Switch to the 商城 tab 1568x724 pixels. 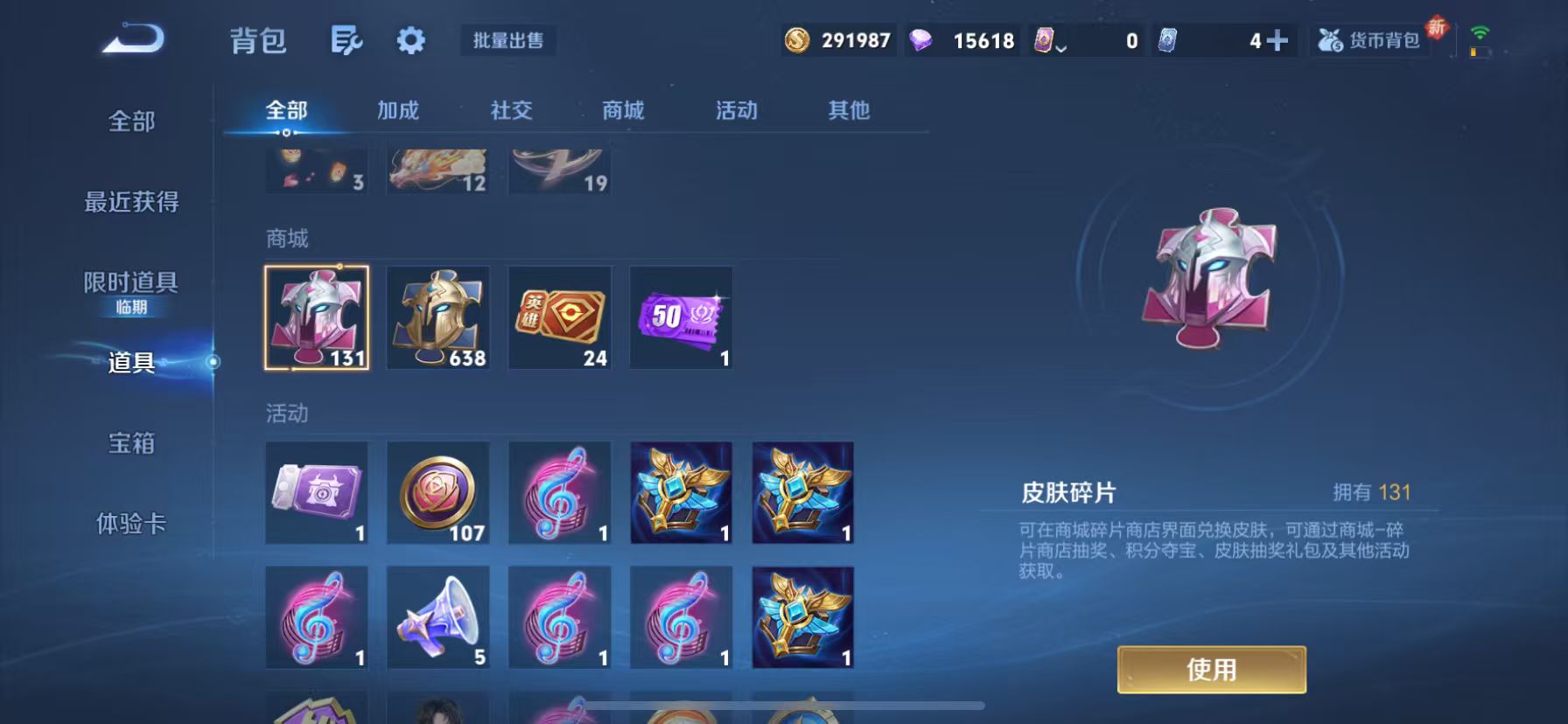pyautogui.click(x=622, y=110)
